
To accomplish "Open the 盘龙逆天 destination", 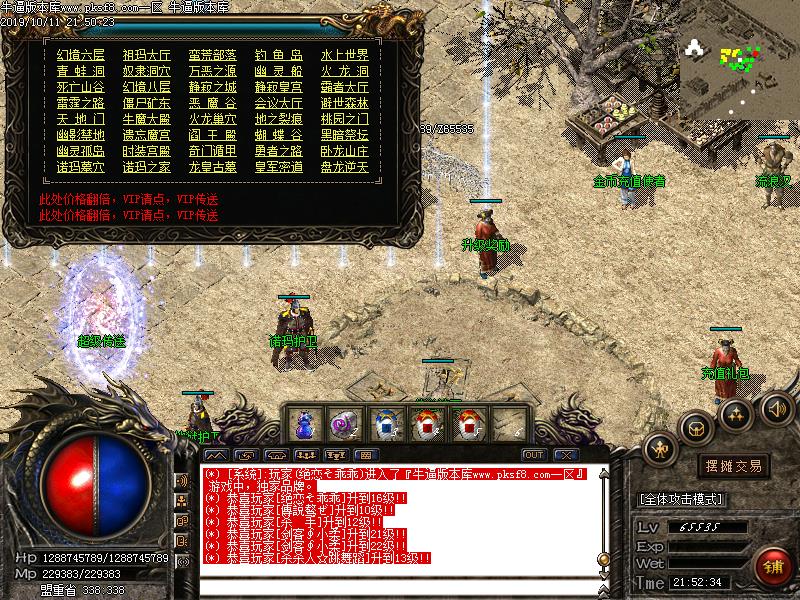I will [x=345, y=167].
